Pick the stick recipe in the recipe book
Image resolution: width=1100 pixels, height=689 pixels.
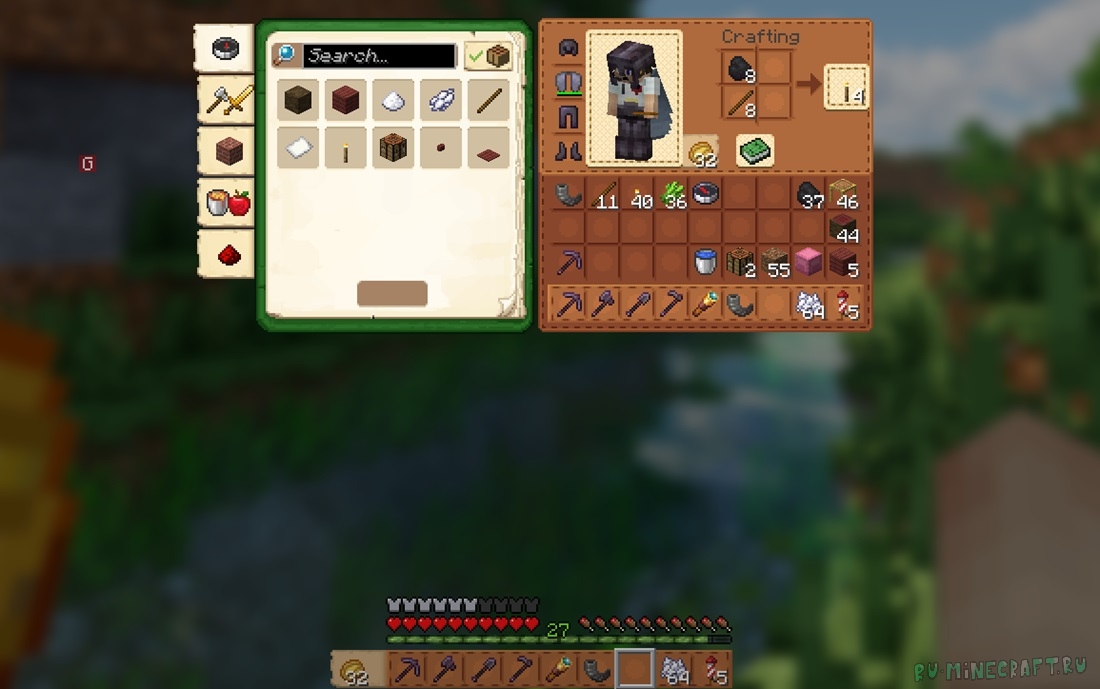pos(488,100)
